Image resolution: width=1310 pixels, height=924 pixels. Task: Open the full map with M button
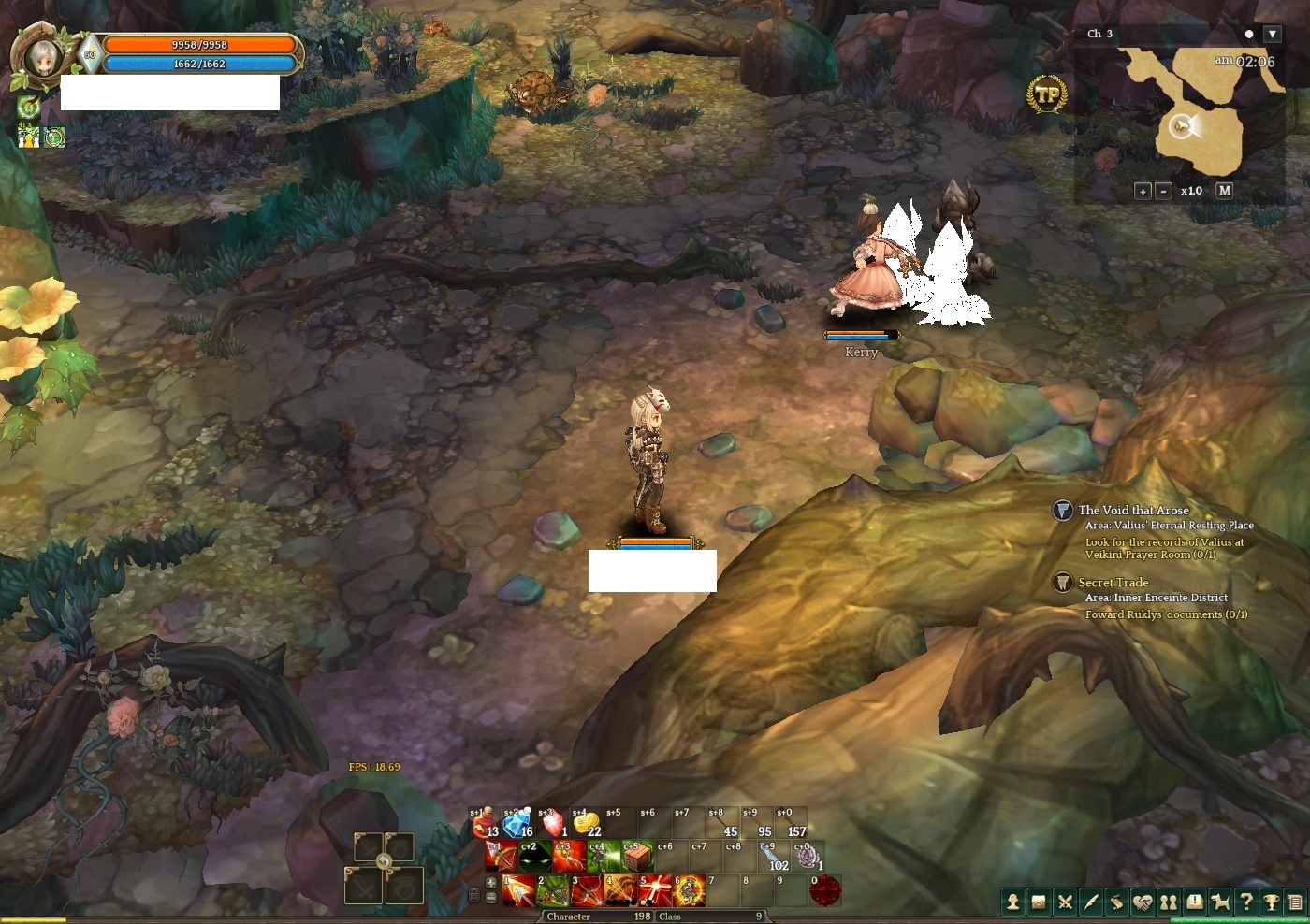[1224, 190]
